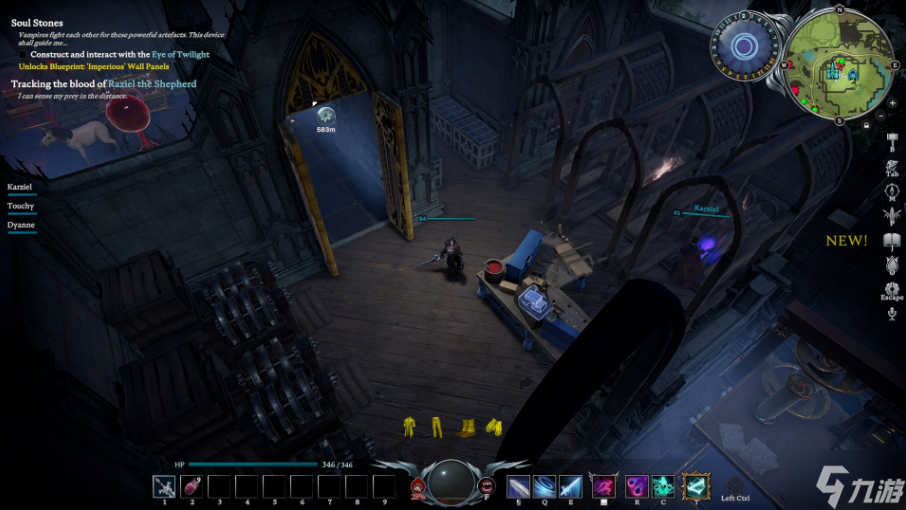
Task: Toggle the microphone voice chat icon
Action: coord(892,314)
